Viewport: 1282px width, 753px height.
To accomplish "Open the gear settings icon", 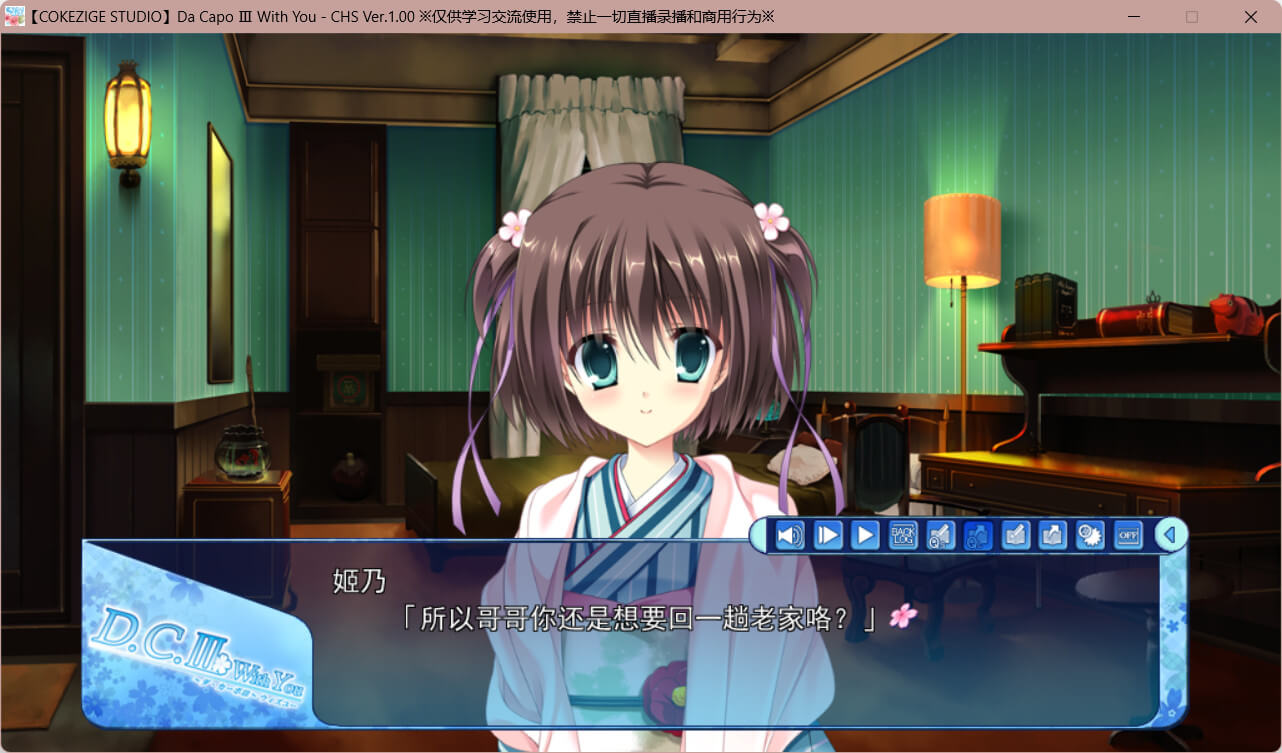I will [1090, 536].
